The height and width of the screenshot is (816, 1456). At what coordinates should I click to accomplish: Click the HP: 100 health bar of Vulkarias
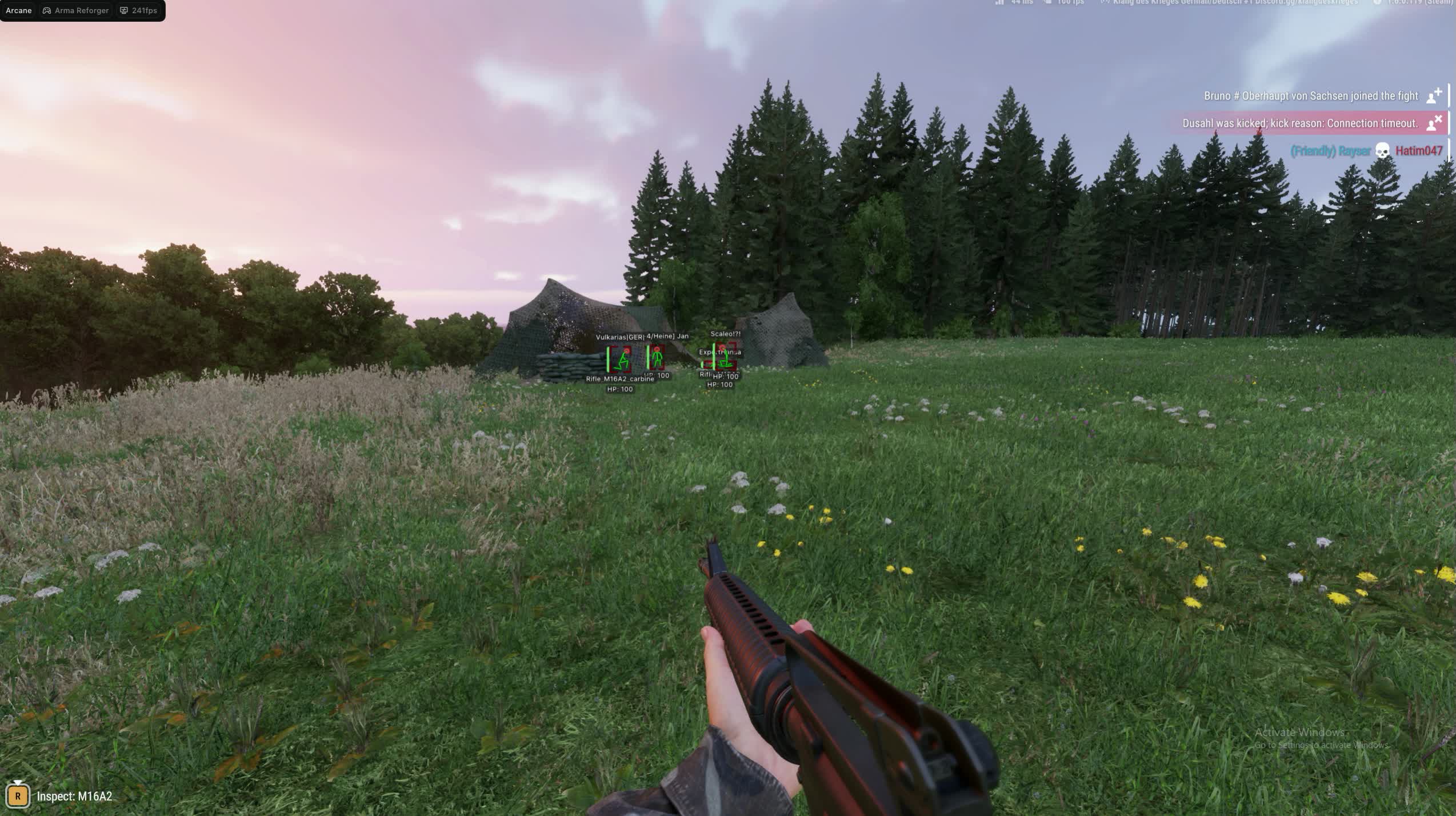pyautogui.click(x=620, y=389)
